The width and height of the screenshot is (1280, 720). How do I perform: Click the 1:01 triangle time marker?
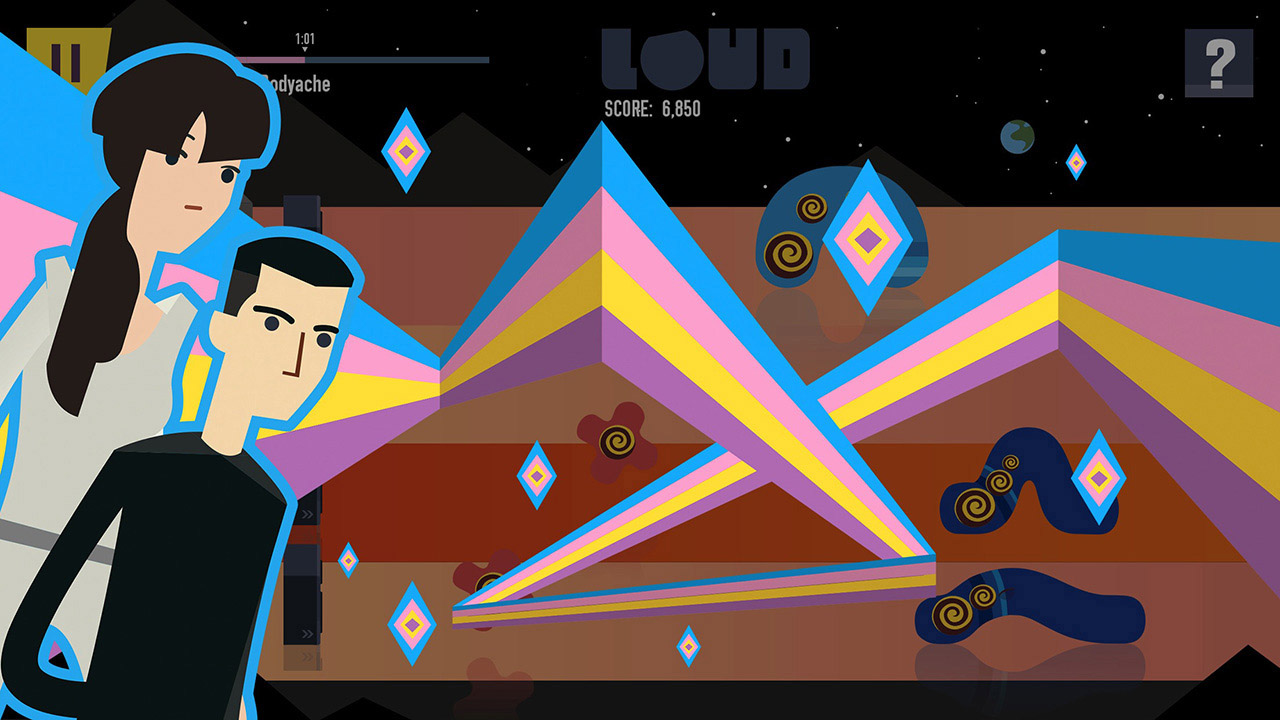pos(305,40)
